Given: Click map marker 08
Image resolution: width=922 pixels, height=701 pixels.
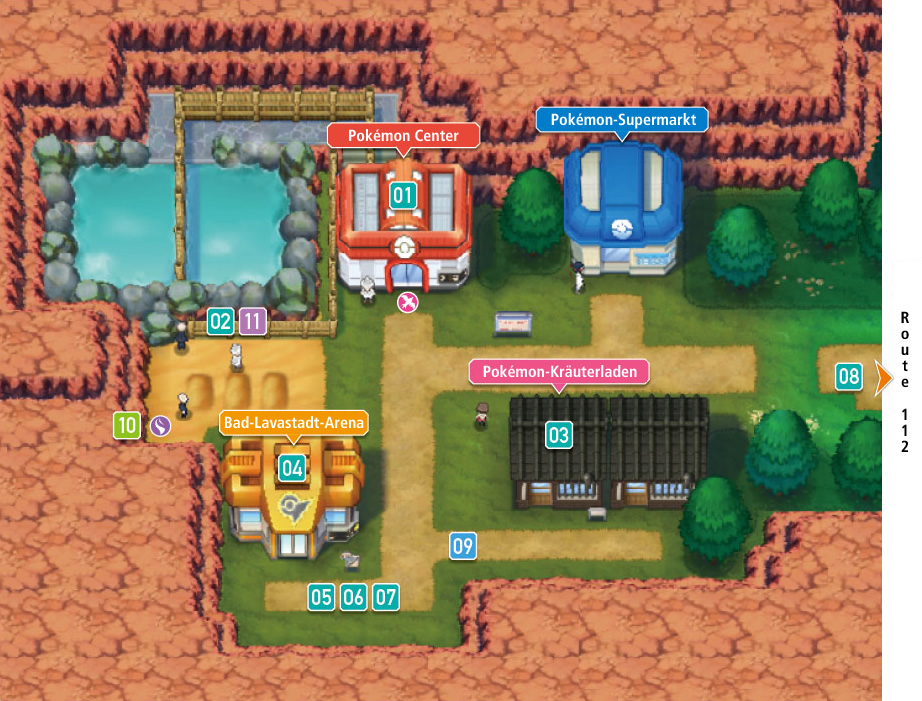Looking at the screenshot, I should [848, 377].
